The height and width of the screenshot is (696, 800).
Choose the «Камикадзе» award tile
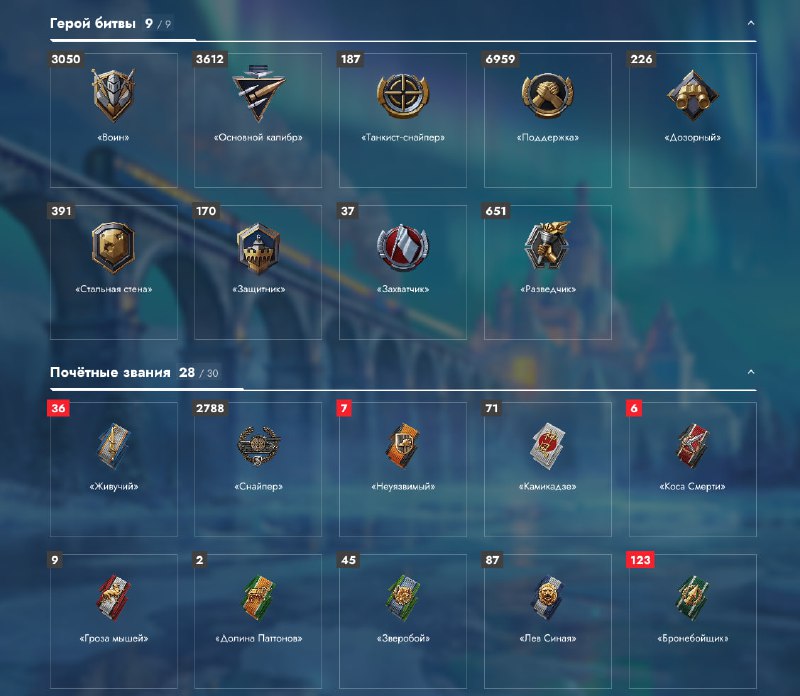(x=548, y=469)
